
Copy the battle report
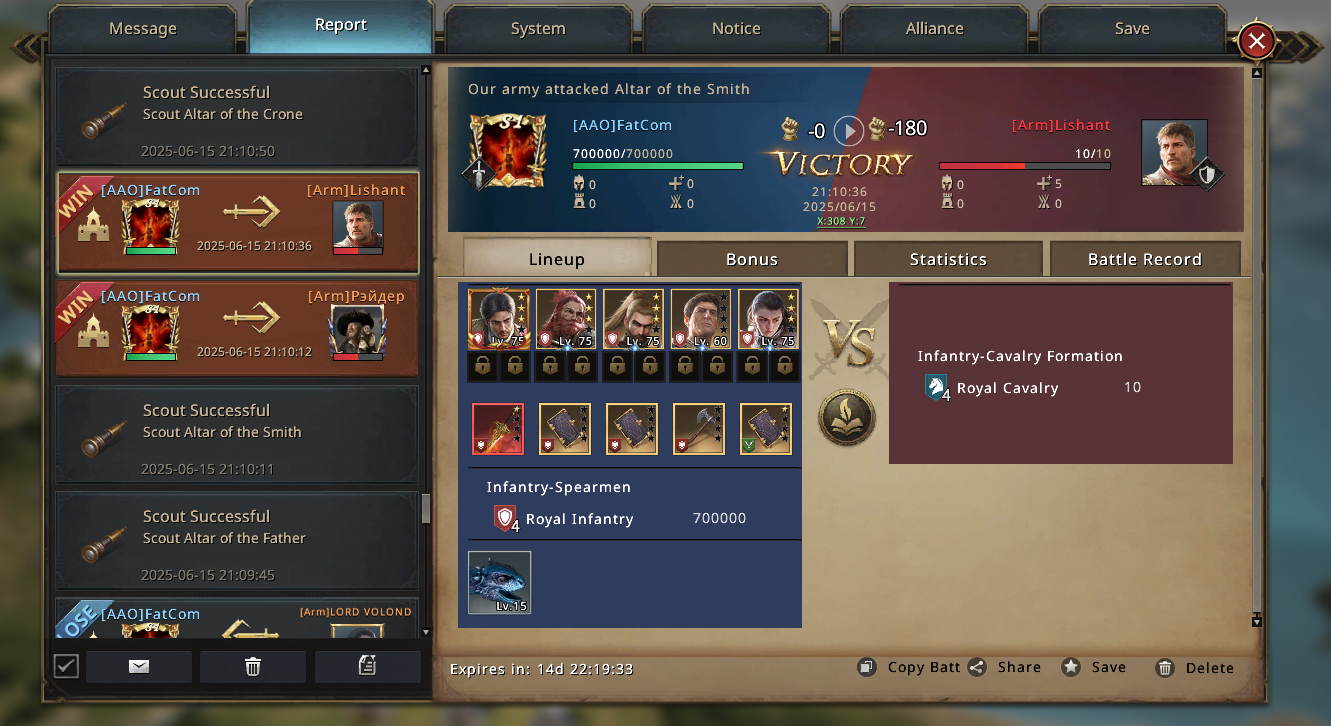[909, 668]
